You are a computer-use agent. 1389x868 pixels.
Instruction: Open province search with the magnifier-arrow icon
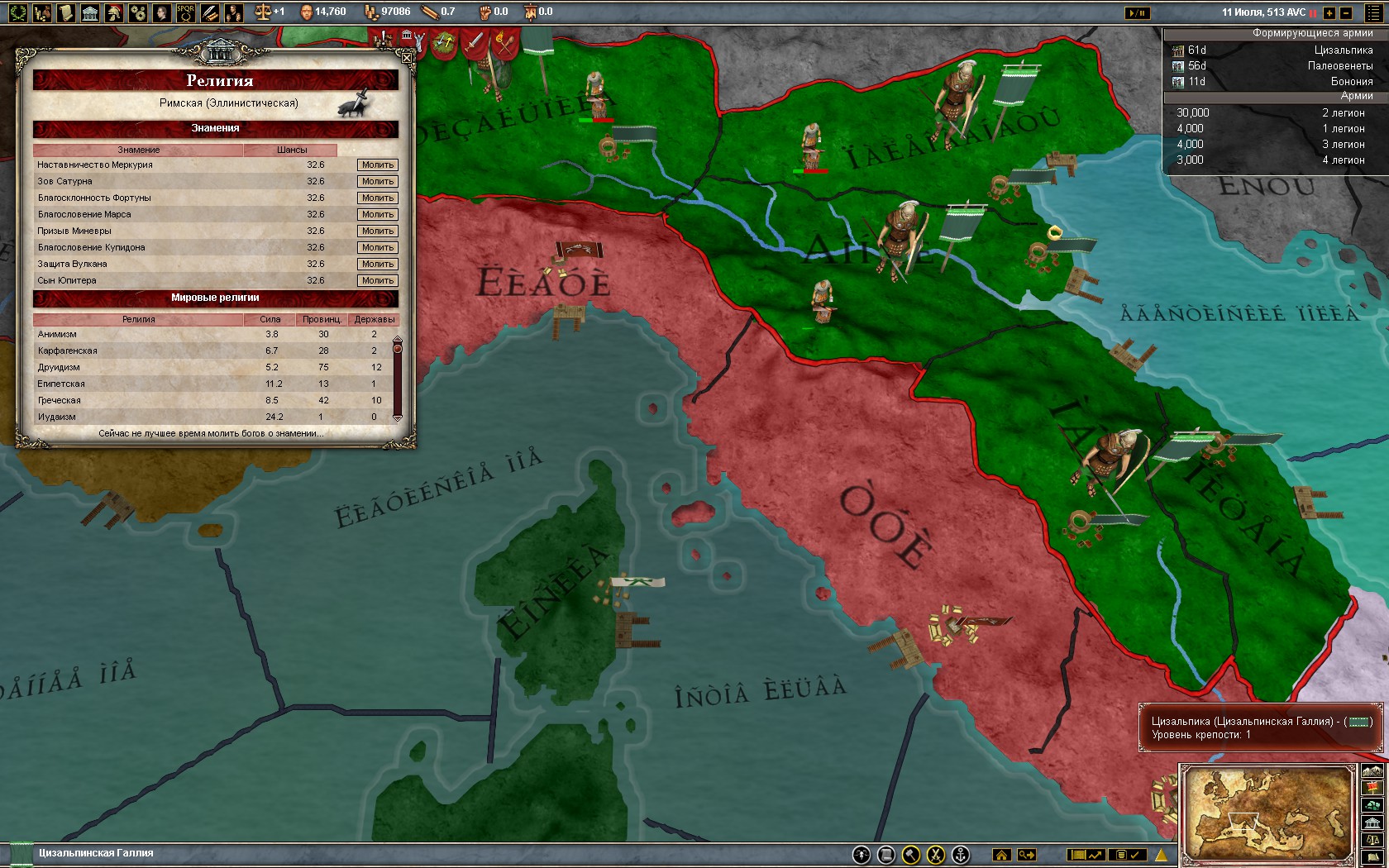[x=1026, y=856]
